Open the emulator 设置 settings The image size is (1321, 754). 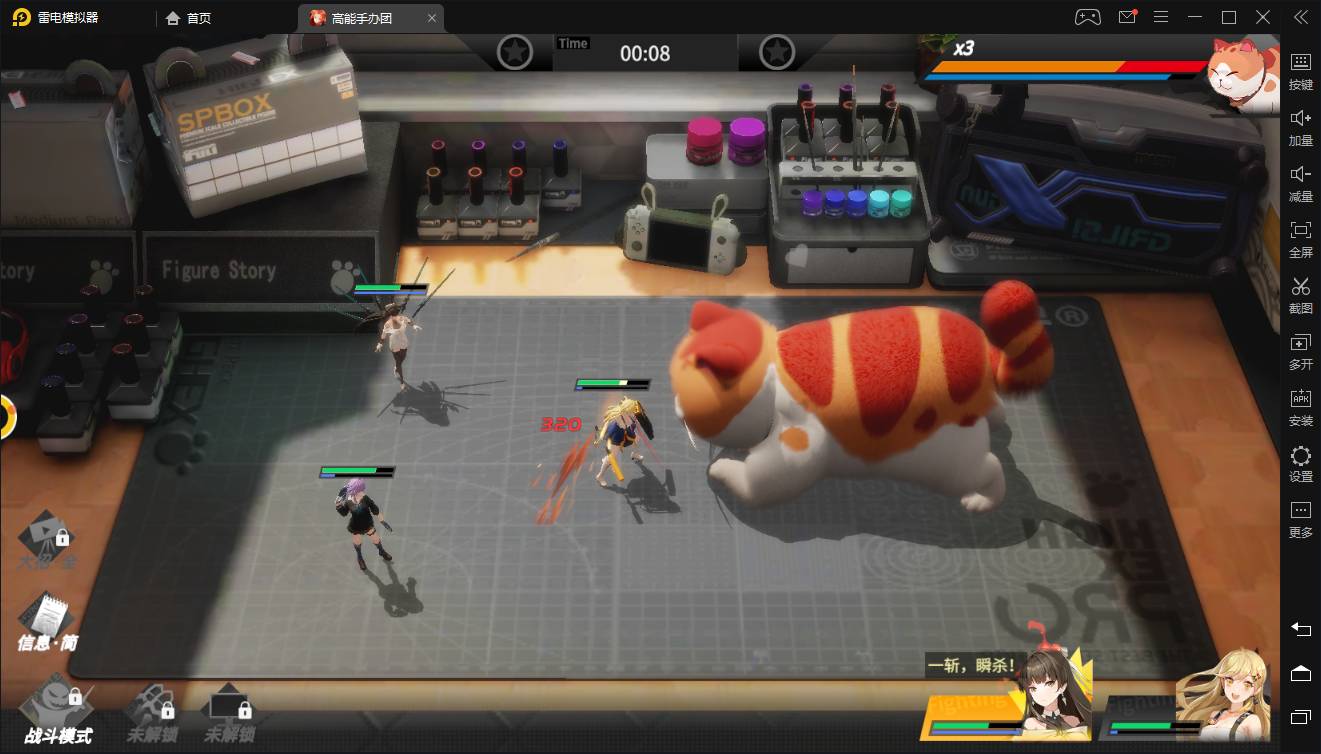1300,464
